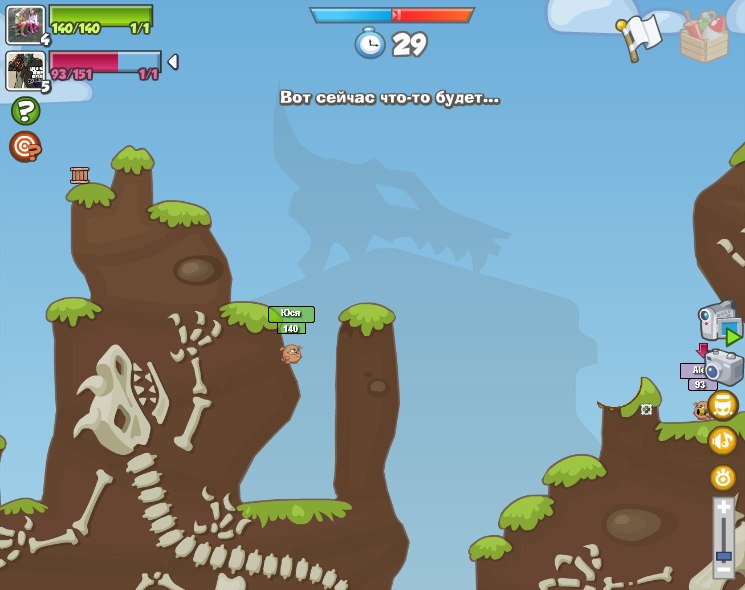Open the weapons crate inventory
745x590 pixels.
[704, 39]
